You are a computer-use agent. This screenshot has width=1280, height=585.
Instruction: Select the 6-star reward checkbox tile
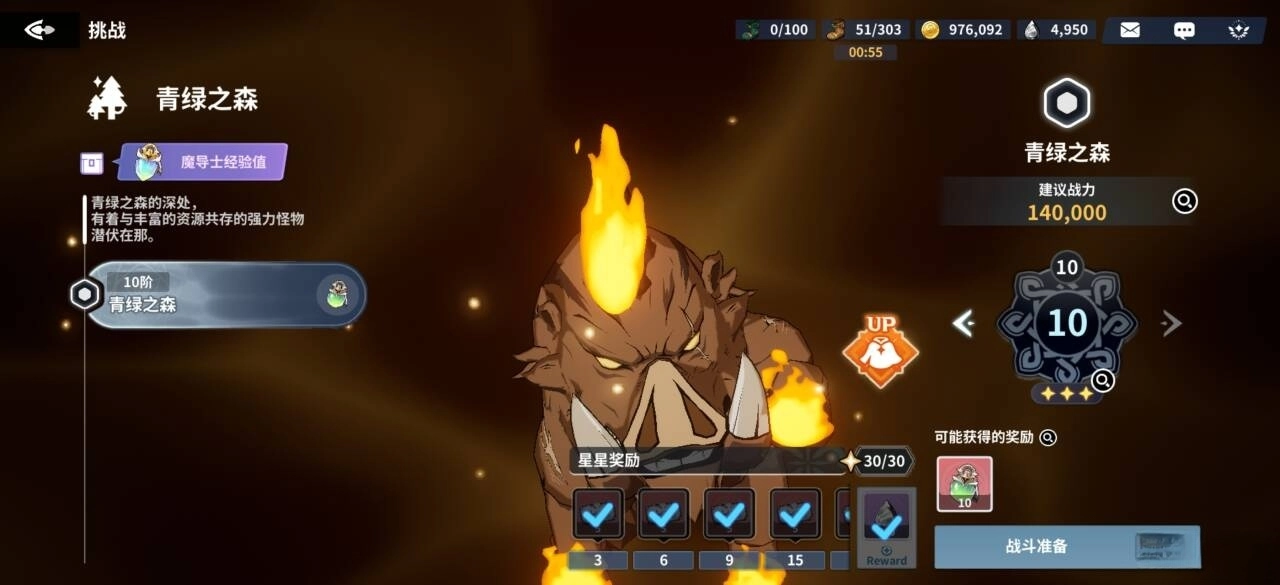coord(664,515)
